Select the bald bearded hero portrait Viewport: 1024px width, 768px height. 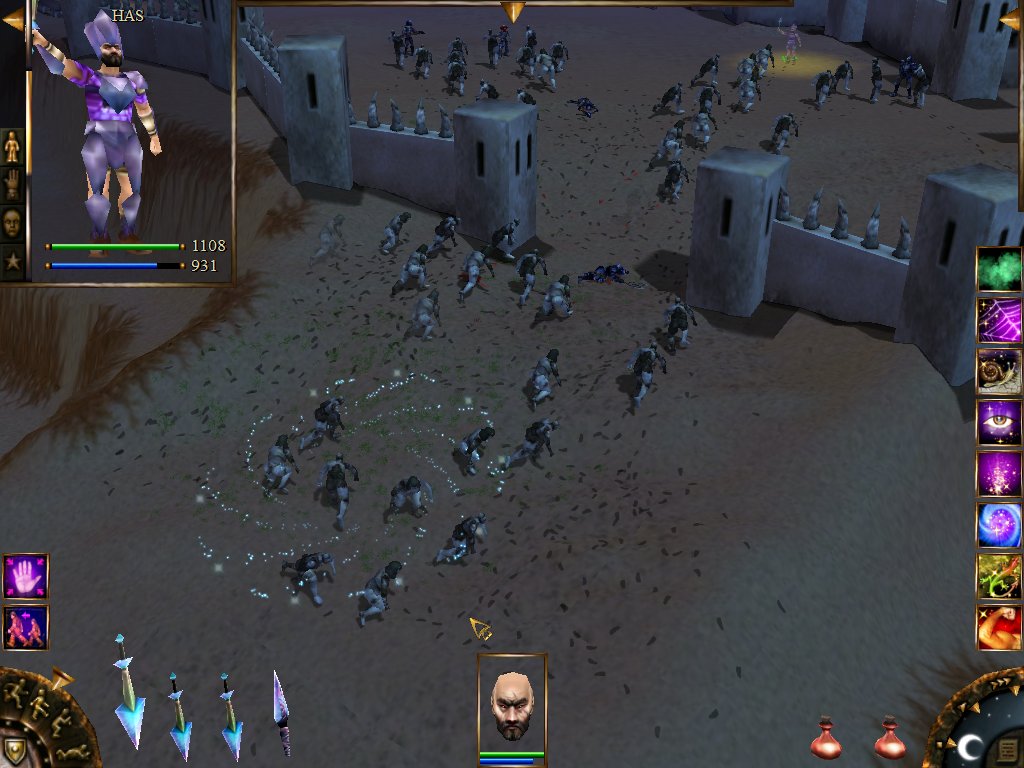(x=512, y=706)
